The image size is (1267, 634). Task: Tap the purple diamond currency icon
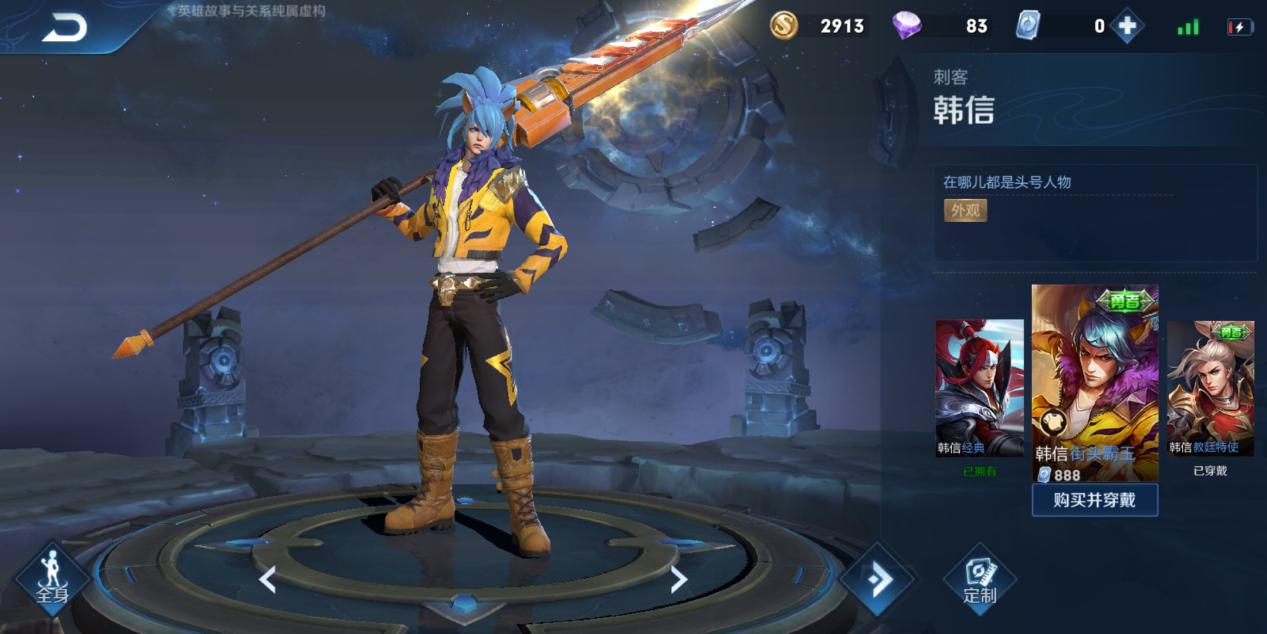(x=907, y=26)
